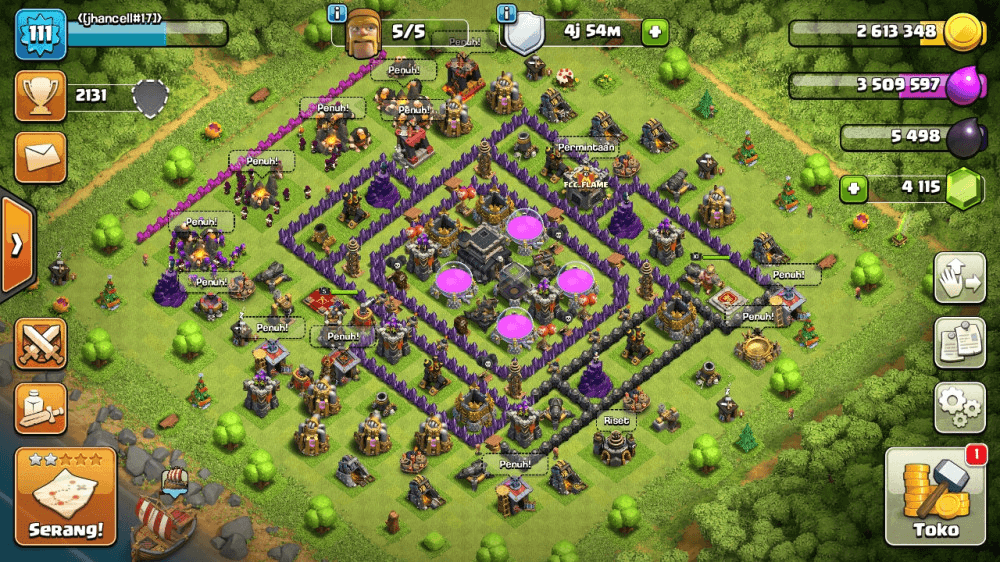Add more gems with the green plus
This screenshot has height=562, width=1000.
pos(853,187)
